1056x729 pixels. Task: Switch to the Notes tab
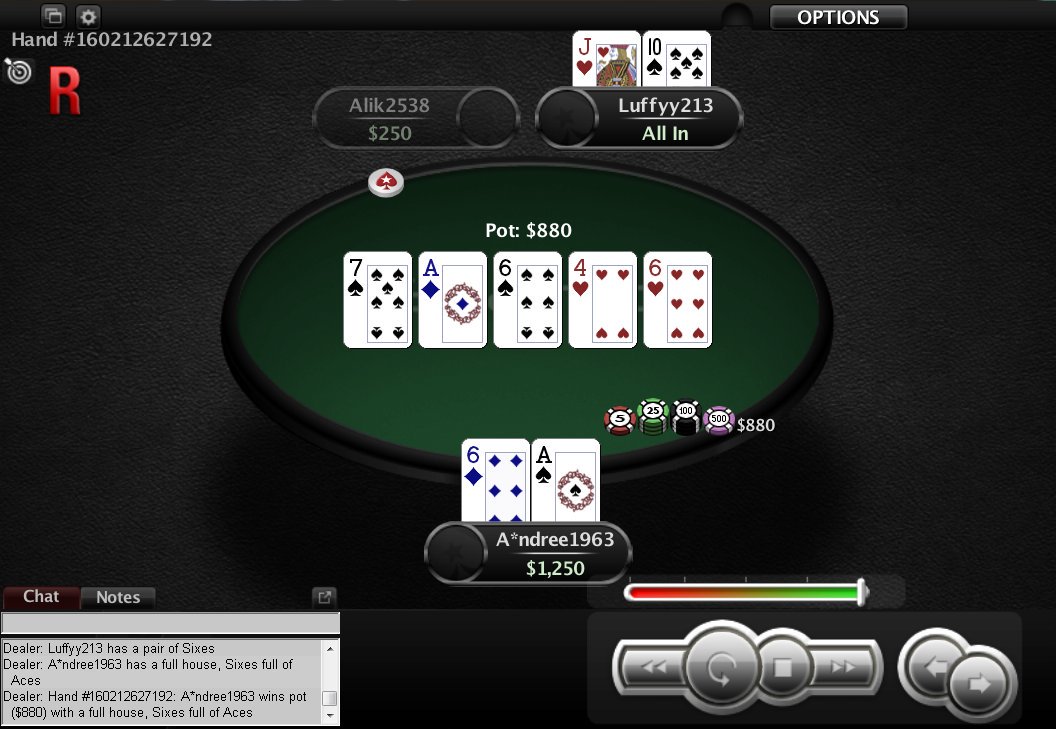tap(118, 597)
